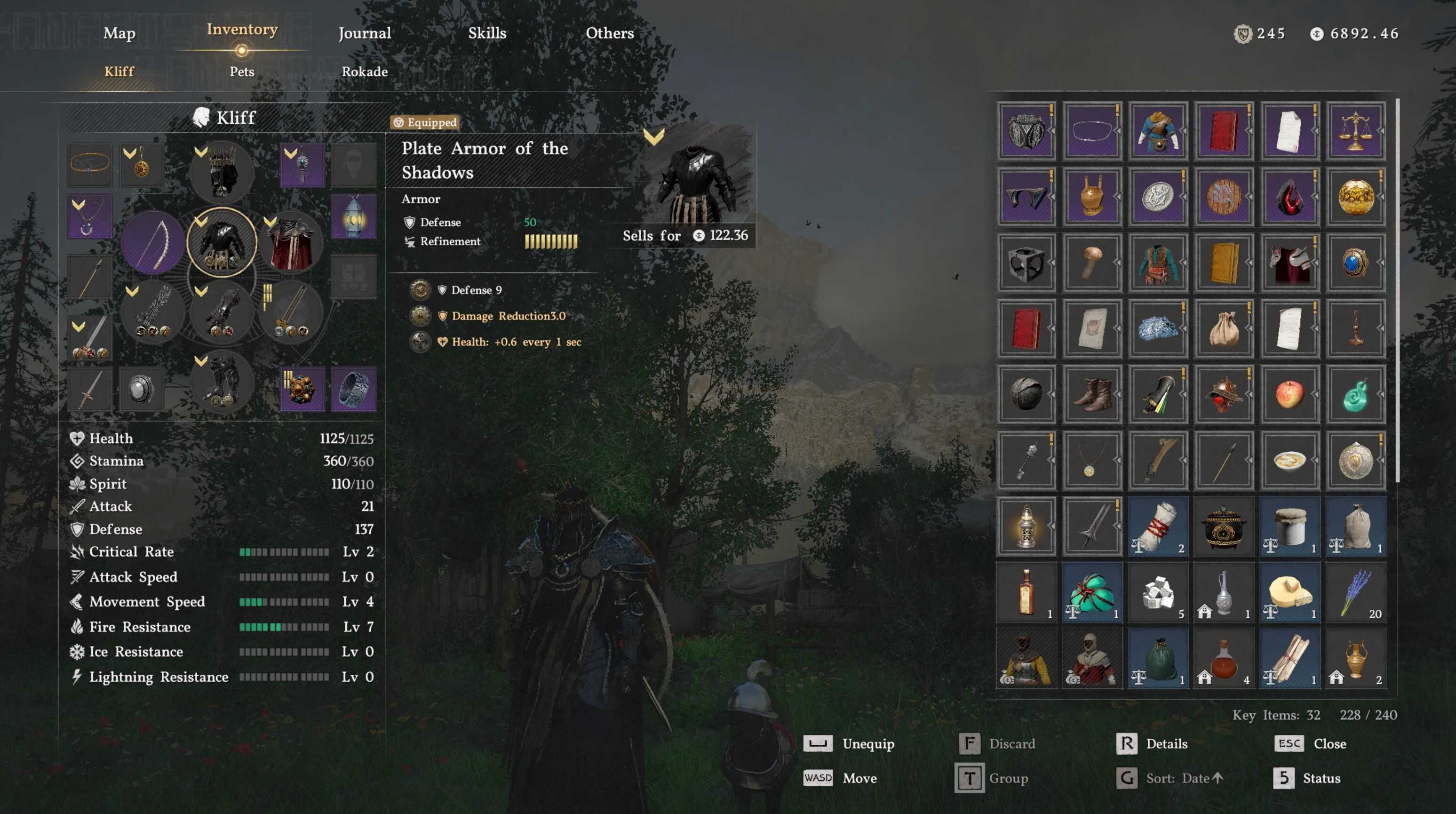This screenshot has height=814, width=1456.
Task: Click the golden scales item in the inventory grid
Action: coord(1356,132)
